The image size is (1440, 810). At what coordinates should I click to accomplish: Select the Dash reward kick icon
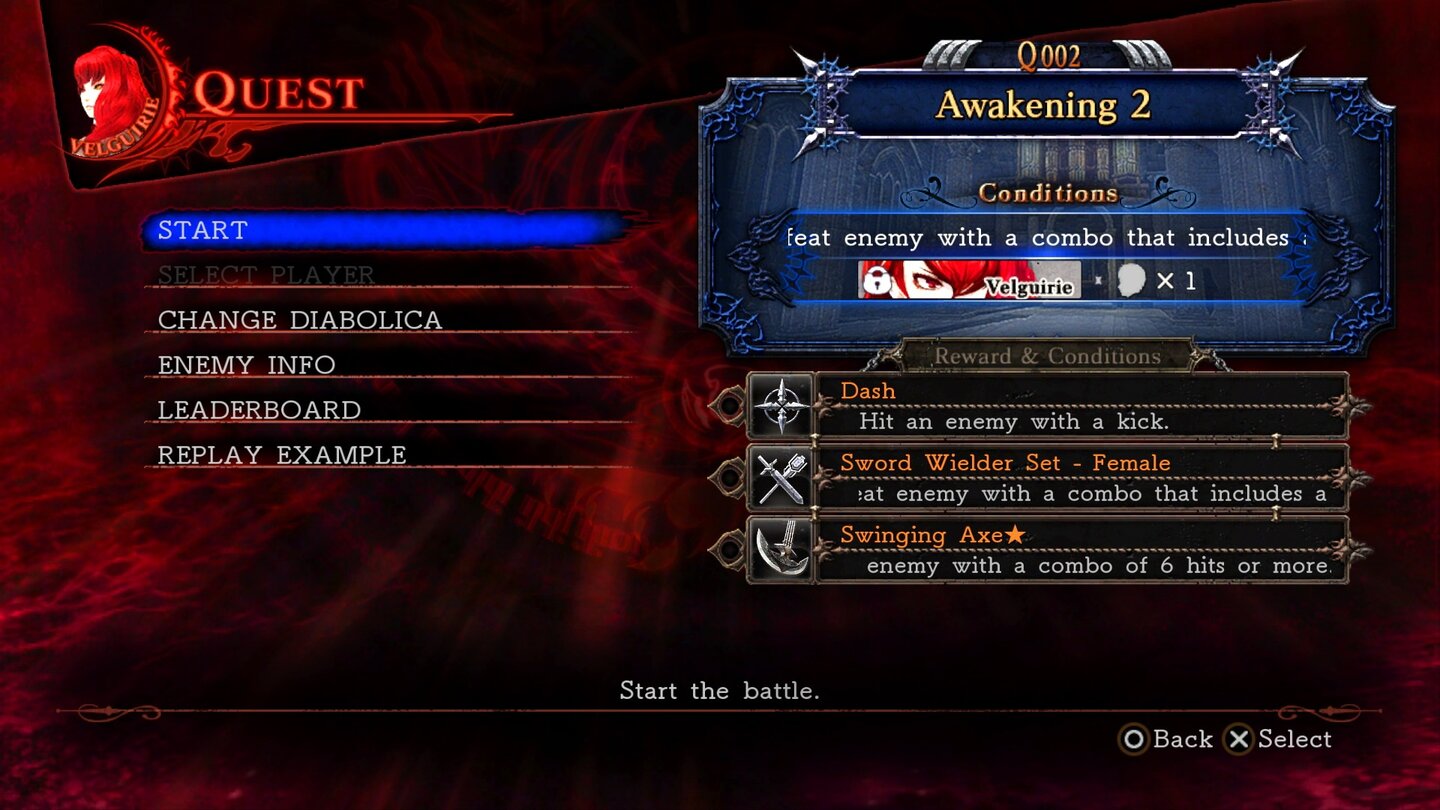click(781, 406)
